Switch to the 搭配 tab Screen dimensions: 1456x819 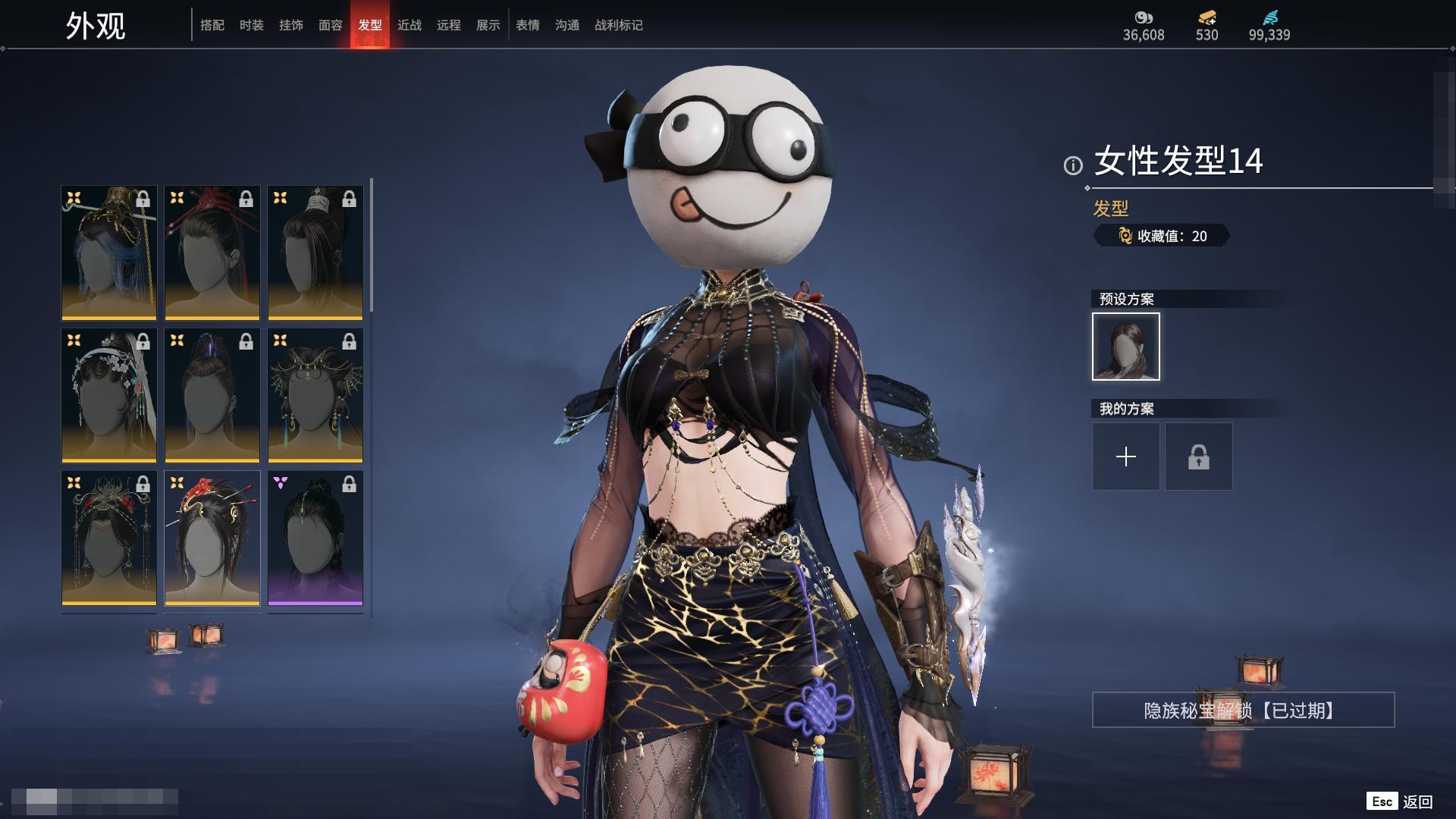pos(212,25)
